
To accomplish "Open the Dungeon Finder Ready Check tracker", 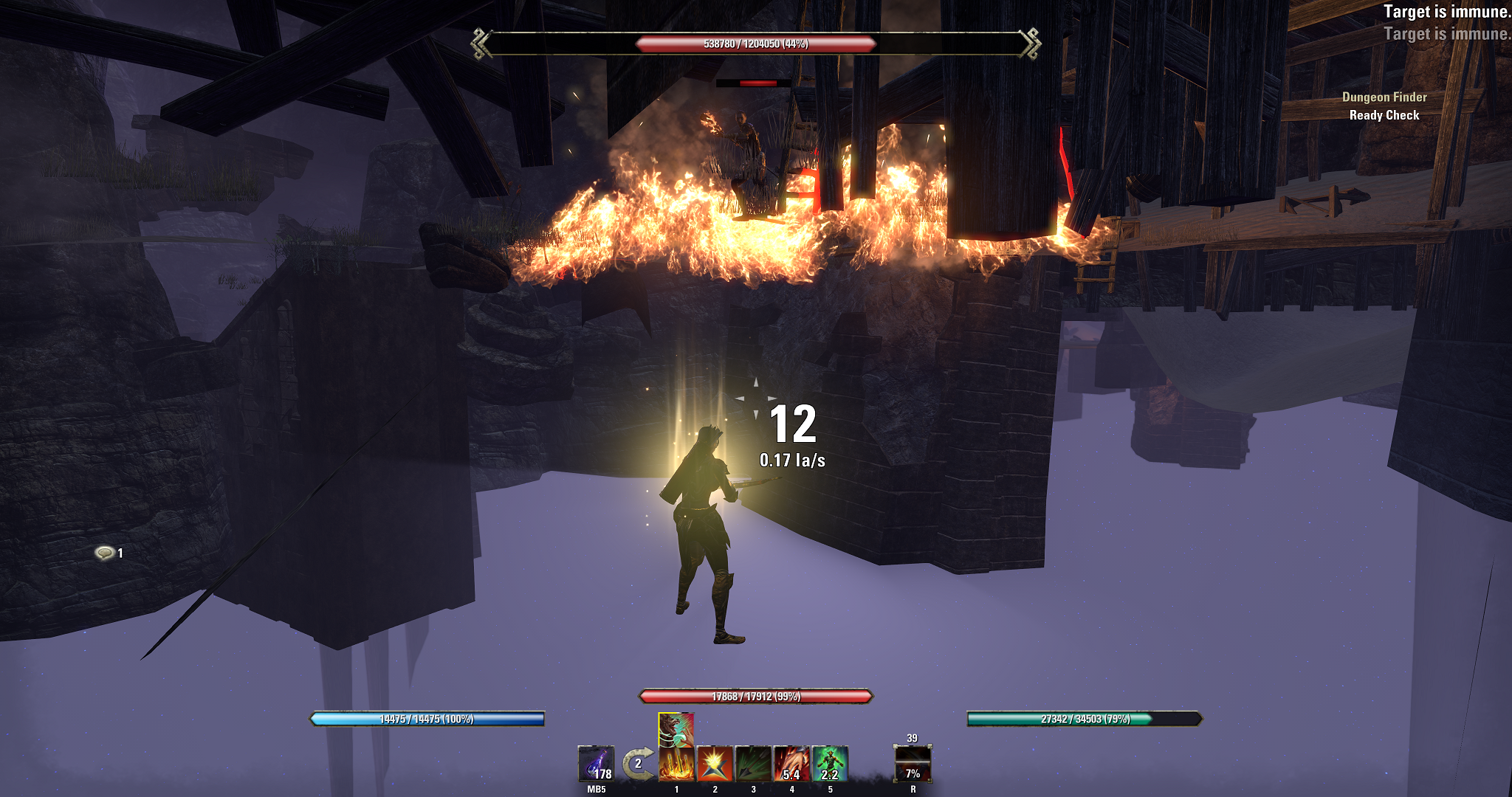I will pos(1384,106).
